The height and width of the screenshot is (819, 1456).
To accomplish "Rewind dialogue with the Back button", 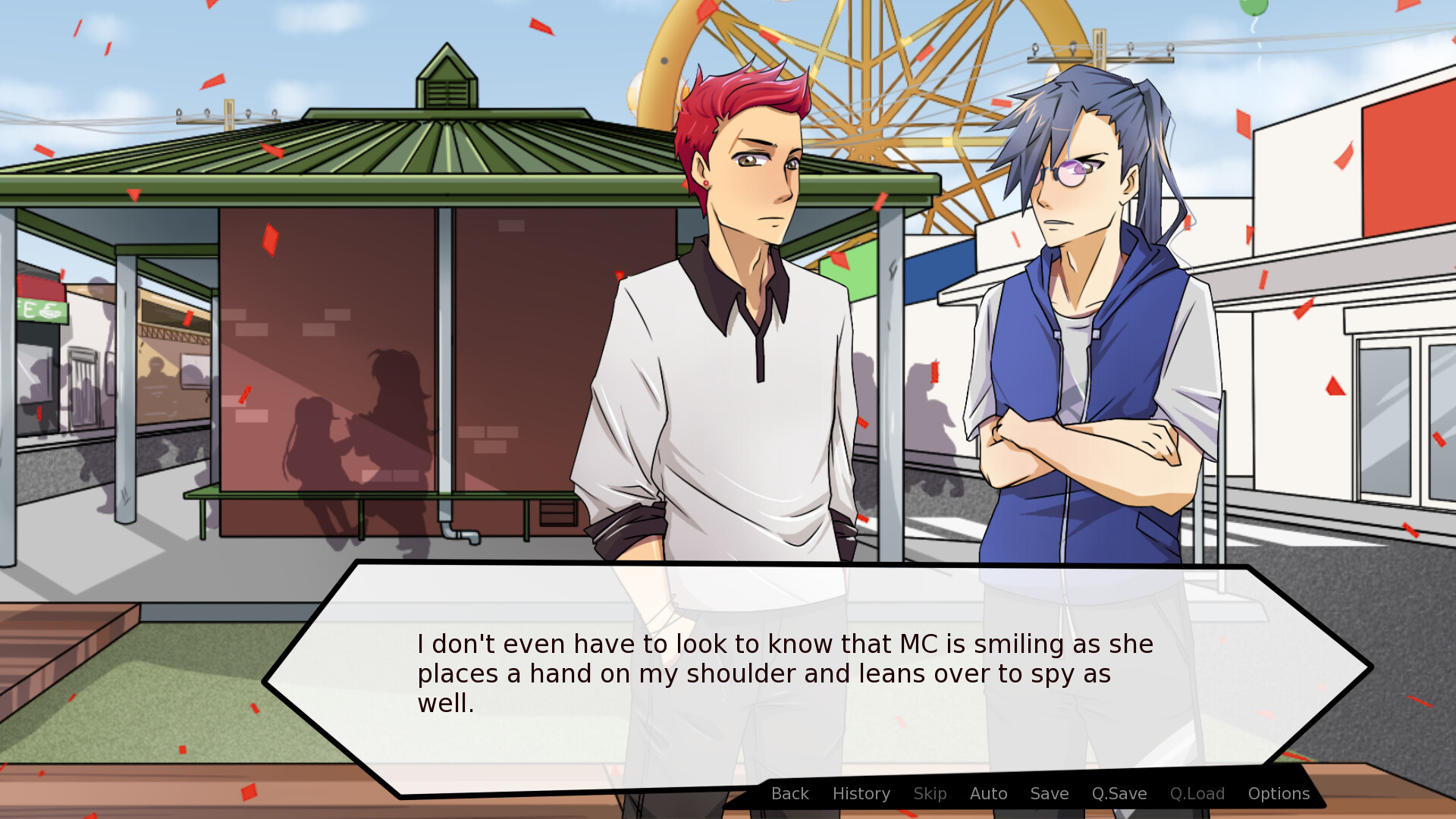I will click(789, 793).
